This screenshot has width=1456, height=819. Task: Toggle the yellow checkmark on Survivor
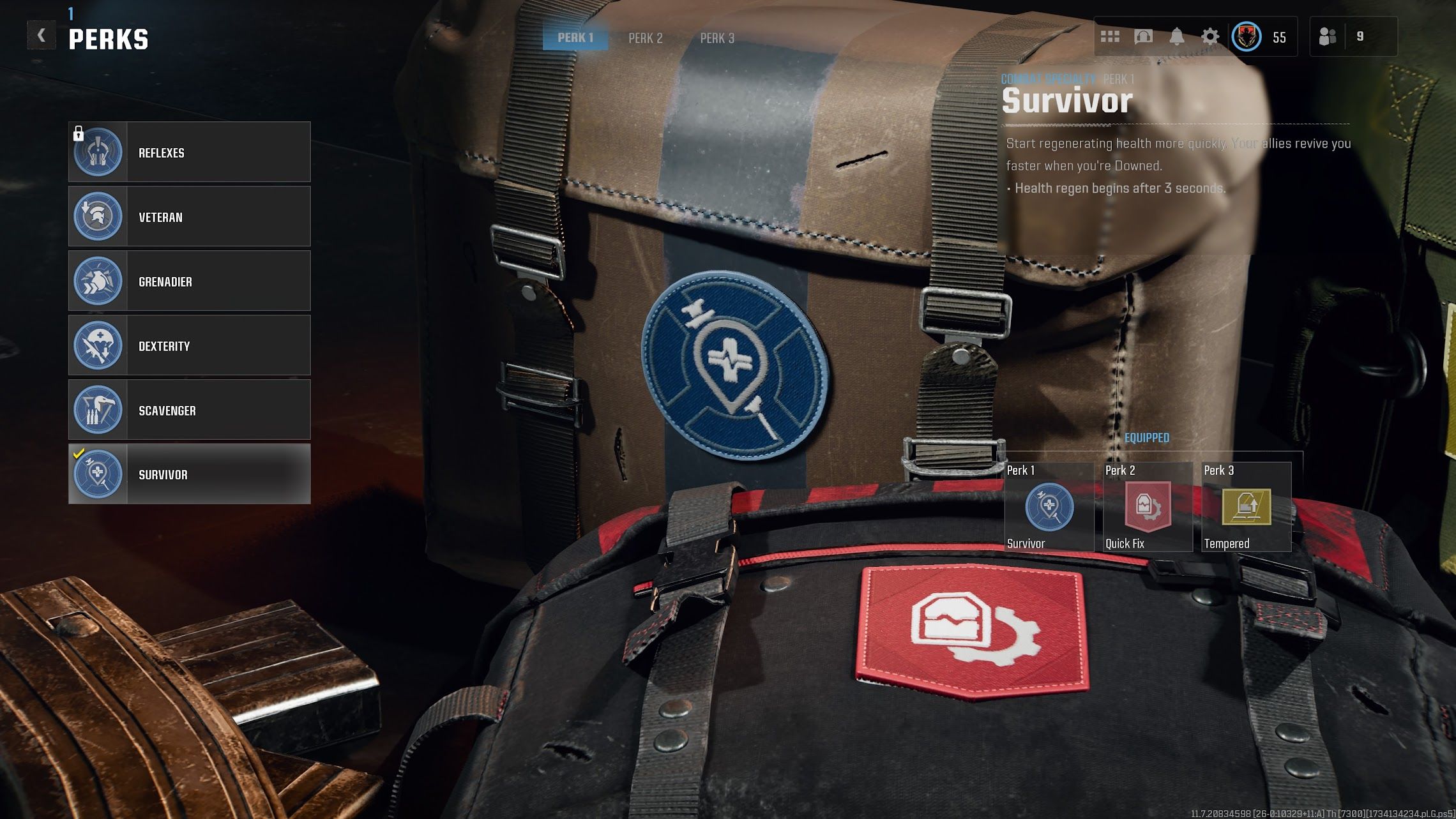[x=79, y=453]
